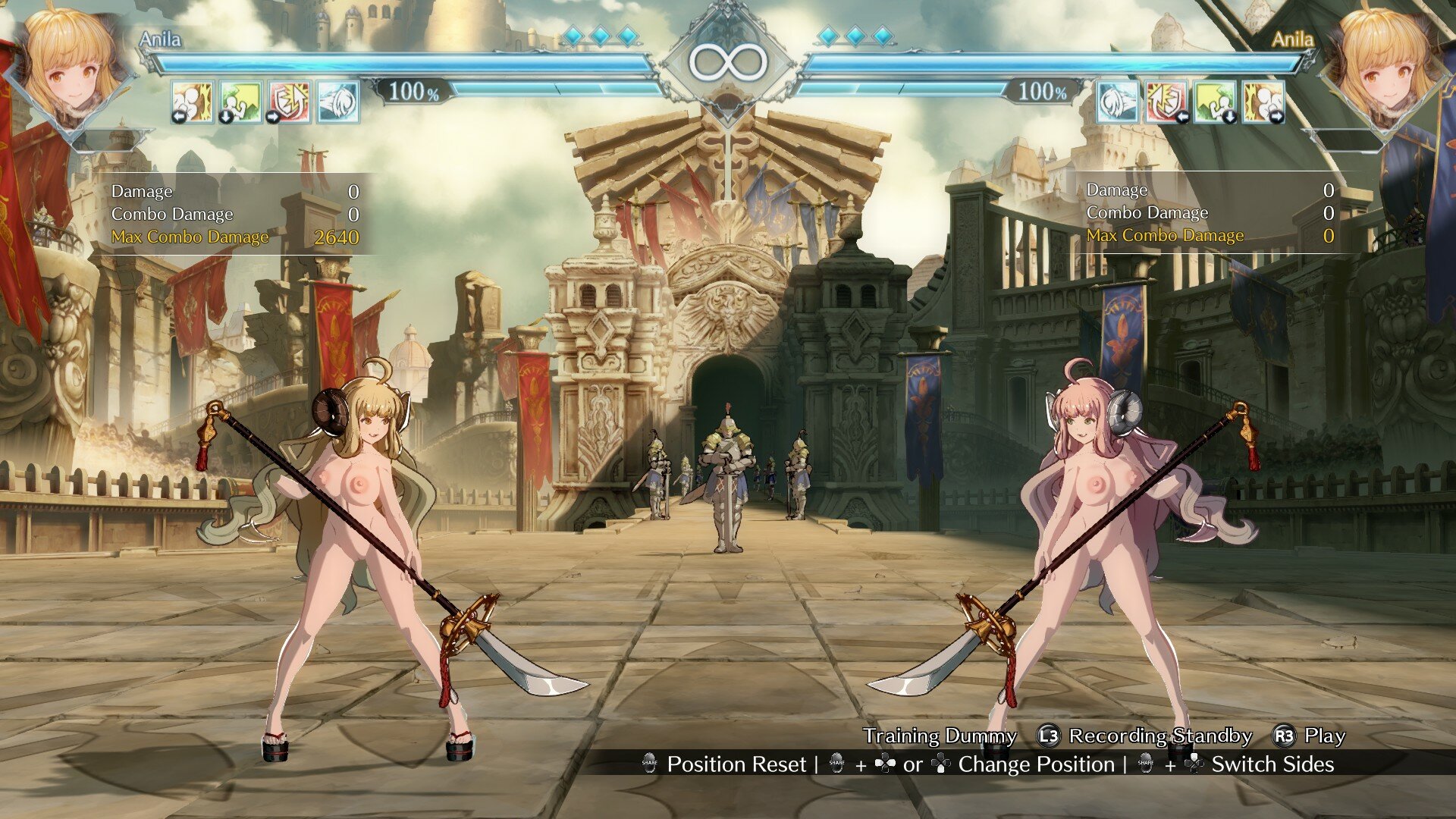Viewport: 1456px width, 819px height.
Task: Activate player one's green punching figure skill
Action: point(240,102)
